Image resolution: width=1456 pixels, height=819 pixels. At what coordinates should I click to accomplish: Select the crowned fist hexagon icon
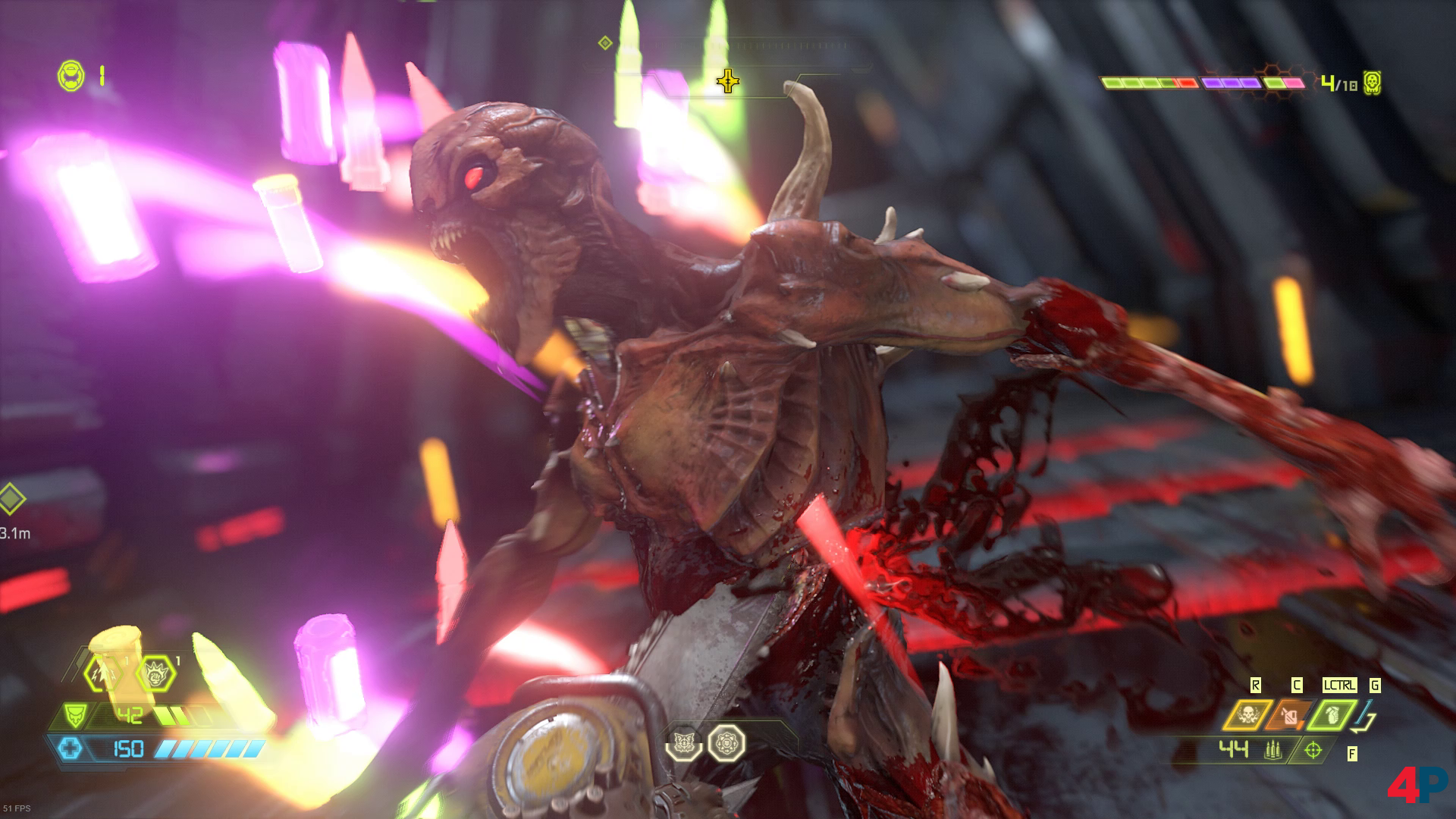tap(156, 673)
